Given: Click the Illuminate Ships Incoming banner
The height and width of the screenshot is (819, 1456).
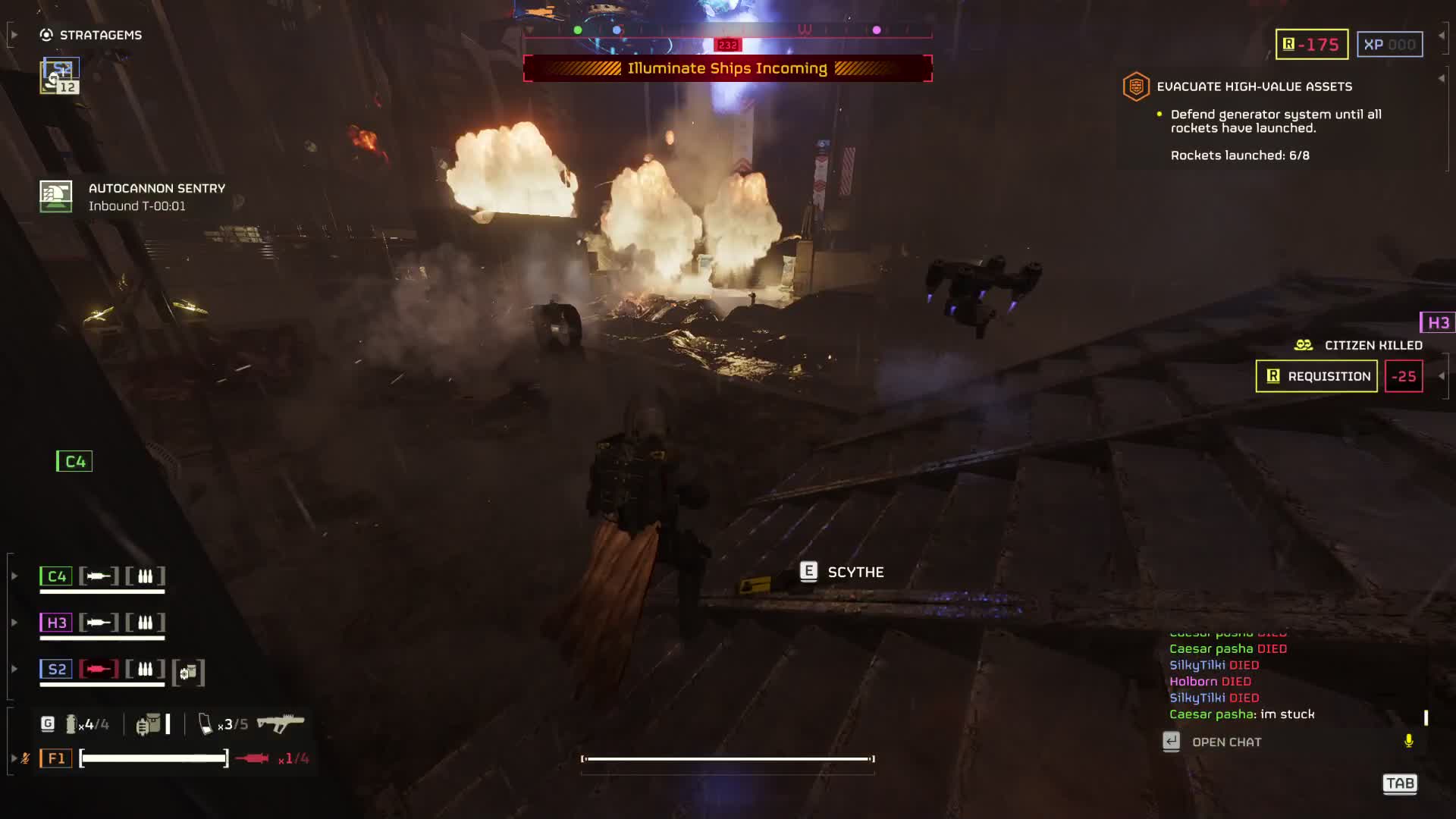Looking at the screenshot, I should (727, 68).
